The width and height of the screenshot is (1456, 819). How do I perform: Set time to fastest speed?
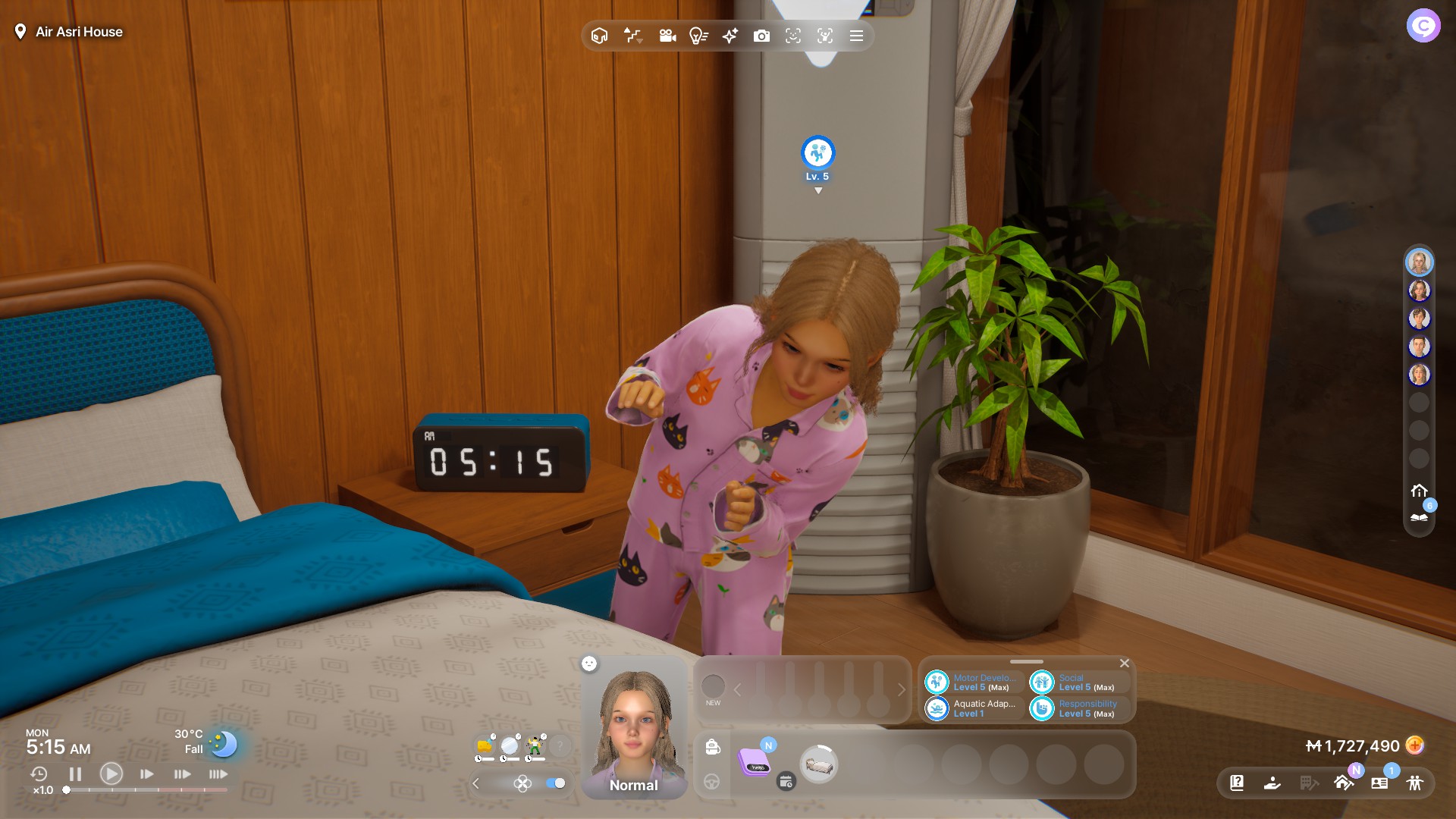pos(218,774)
